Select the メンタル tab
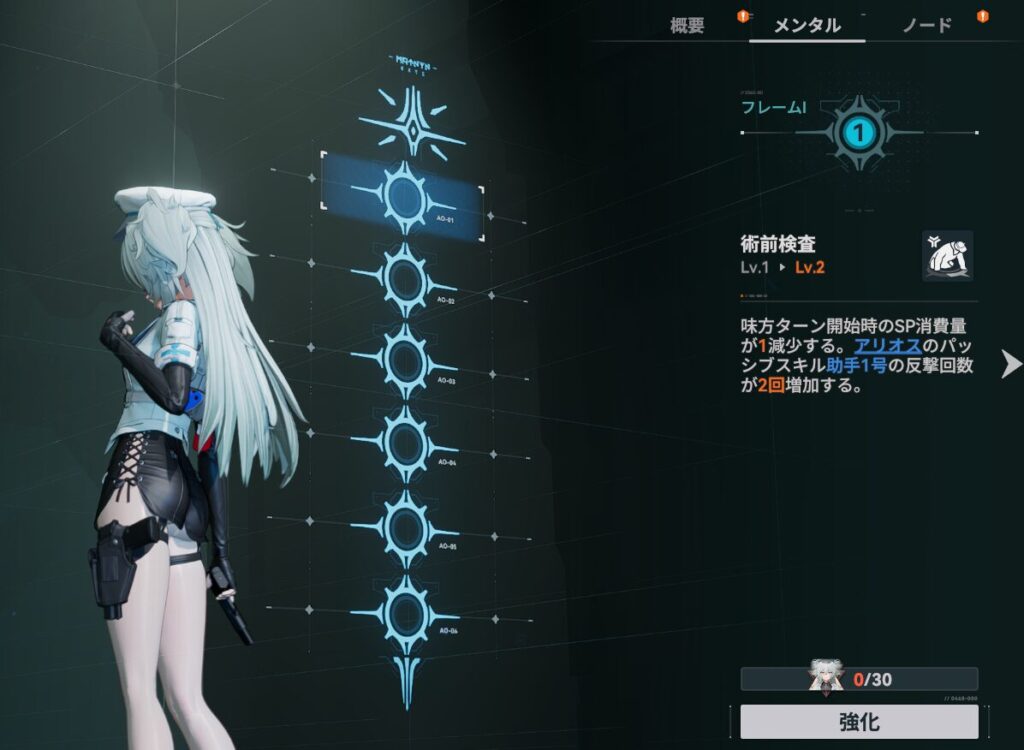The height and width of the screenshot is (750, 1024). coord(807,26)
